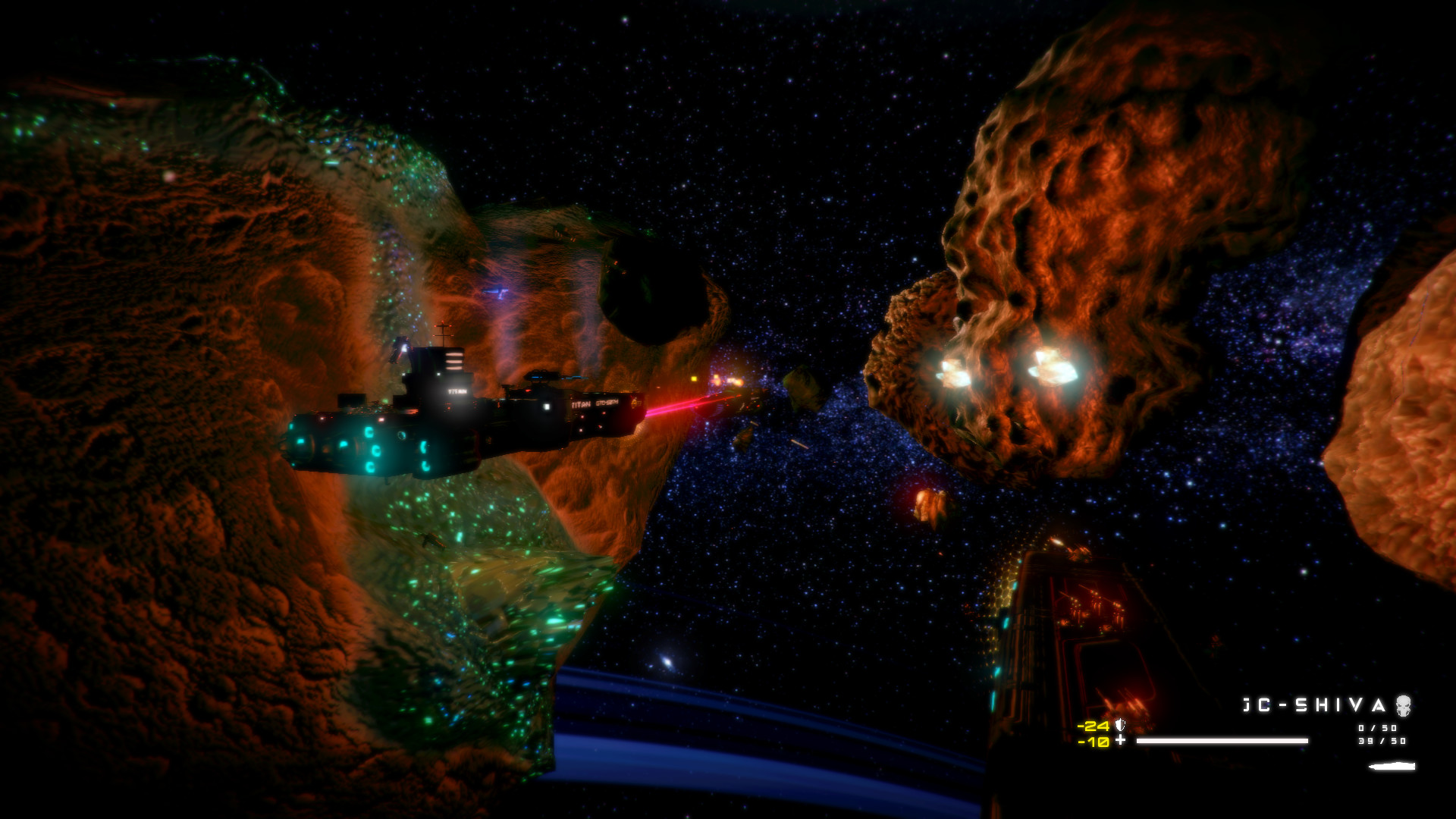Click the 39/50 ammo counter
The image size is (1456, 819).
1380,741
